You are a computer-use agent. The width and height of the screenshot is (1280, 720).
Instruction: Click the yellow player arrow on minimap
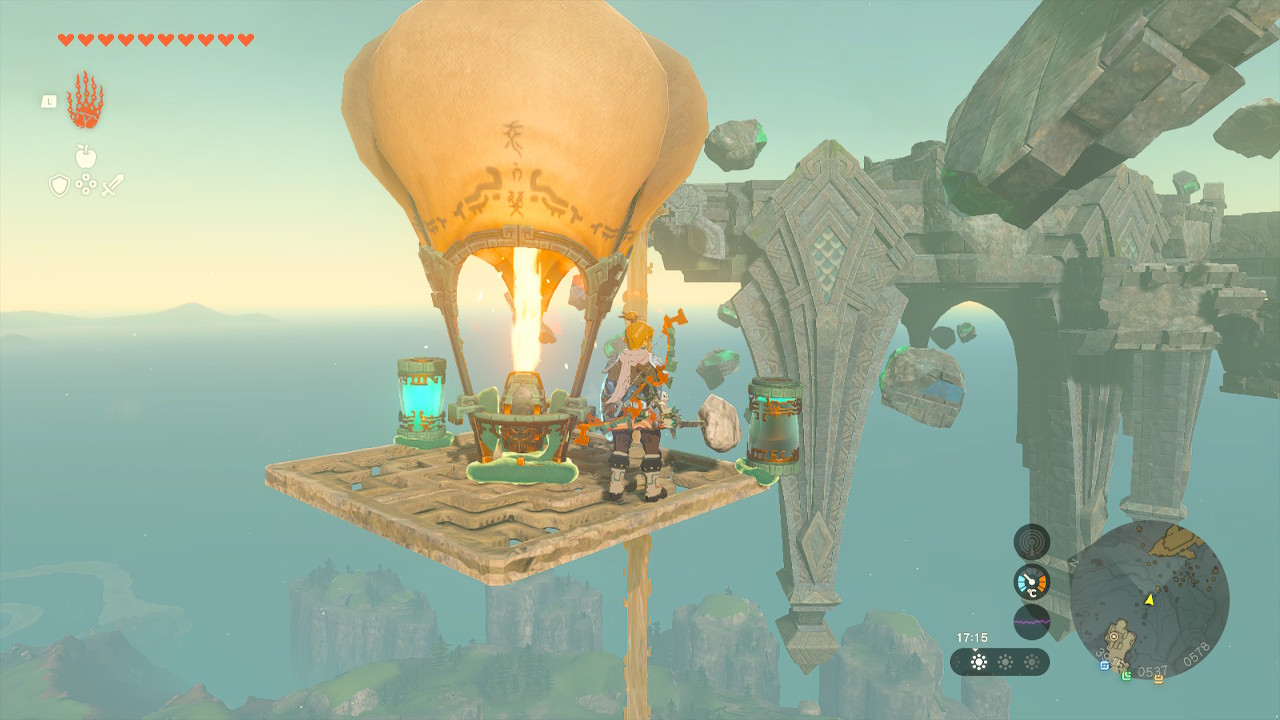pos(1150,599)
